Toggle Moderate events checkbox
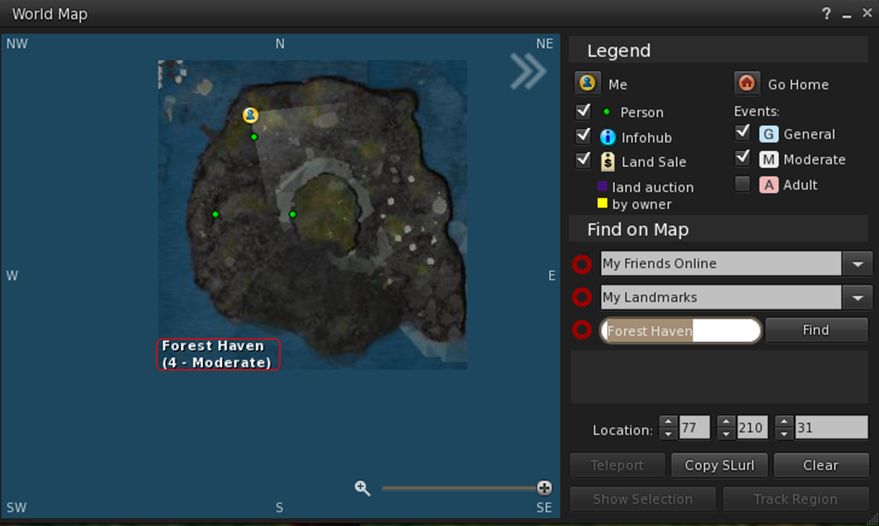Screen dimensions: 879x526 (x=742, y=158)
